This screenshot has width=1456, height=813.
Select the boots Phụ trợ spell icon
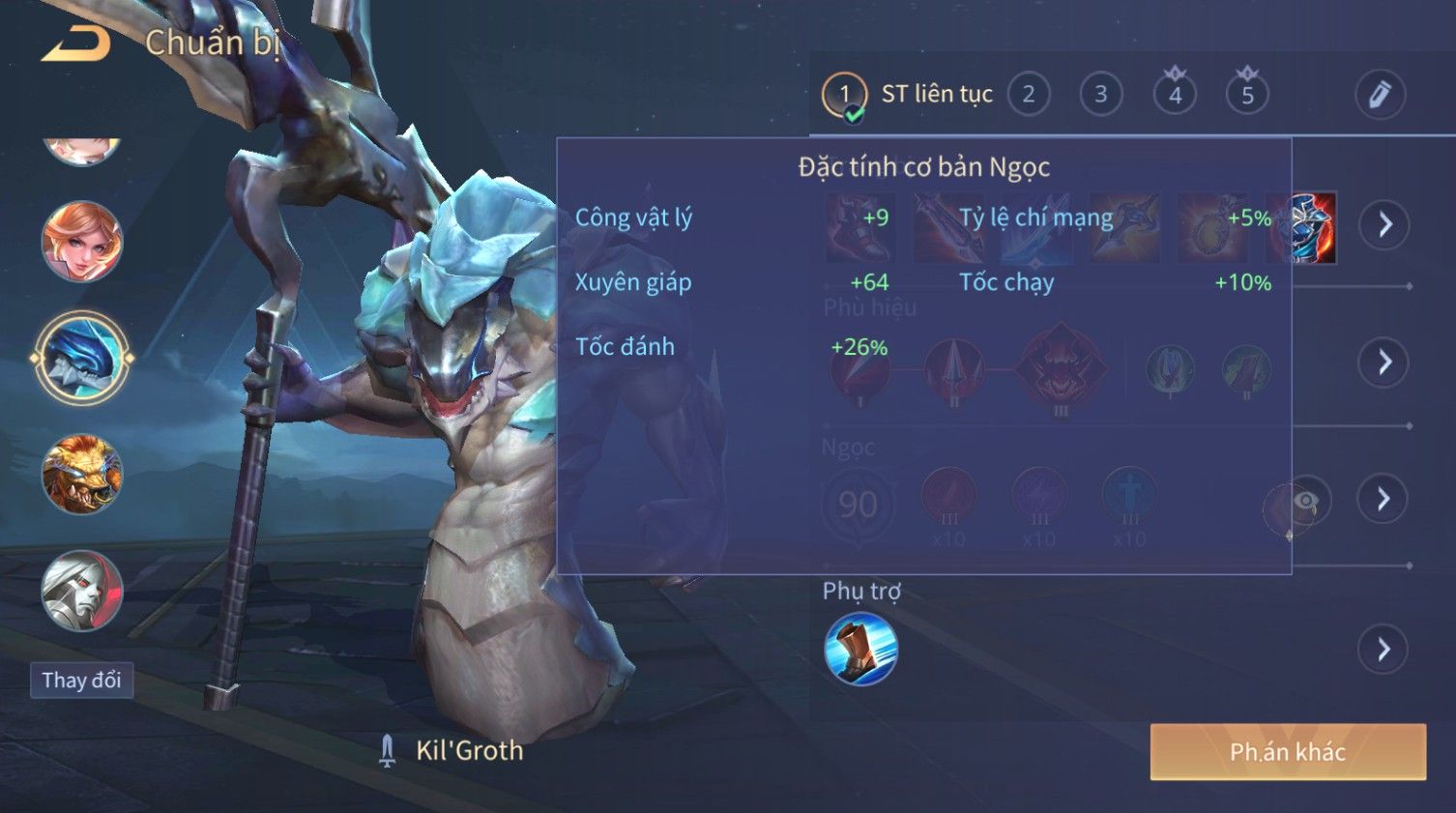(860, 650)
